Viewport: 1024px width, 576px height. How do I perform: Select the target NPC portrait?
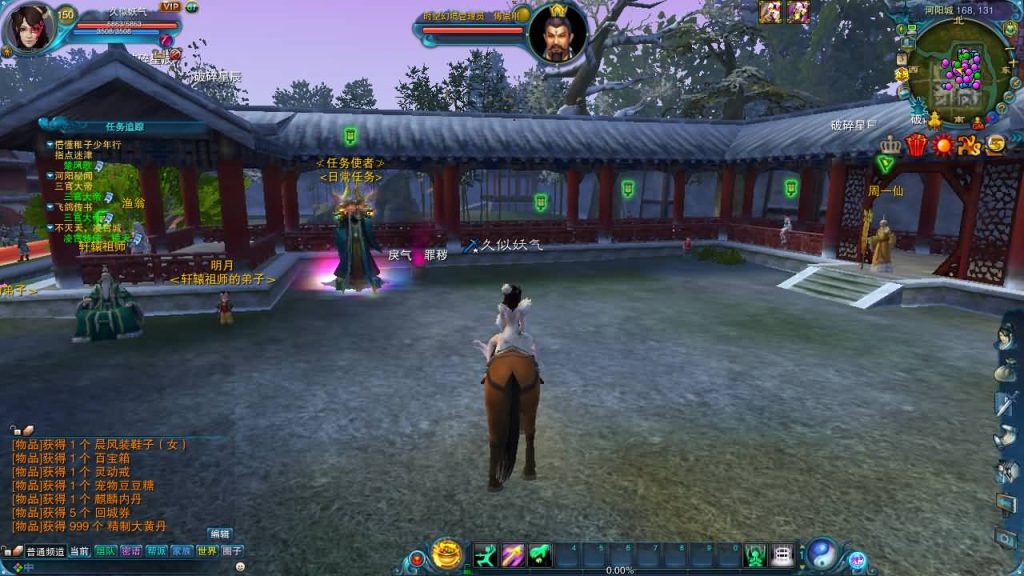[x=557, y=30]
